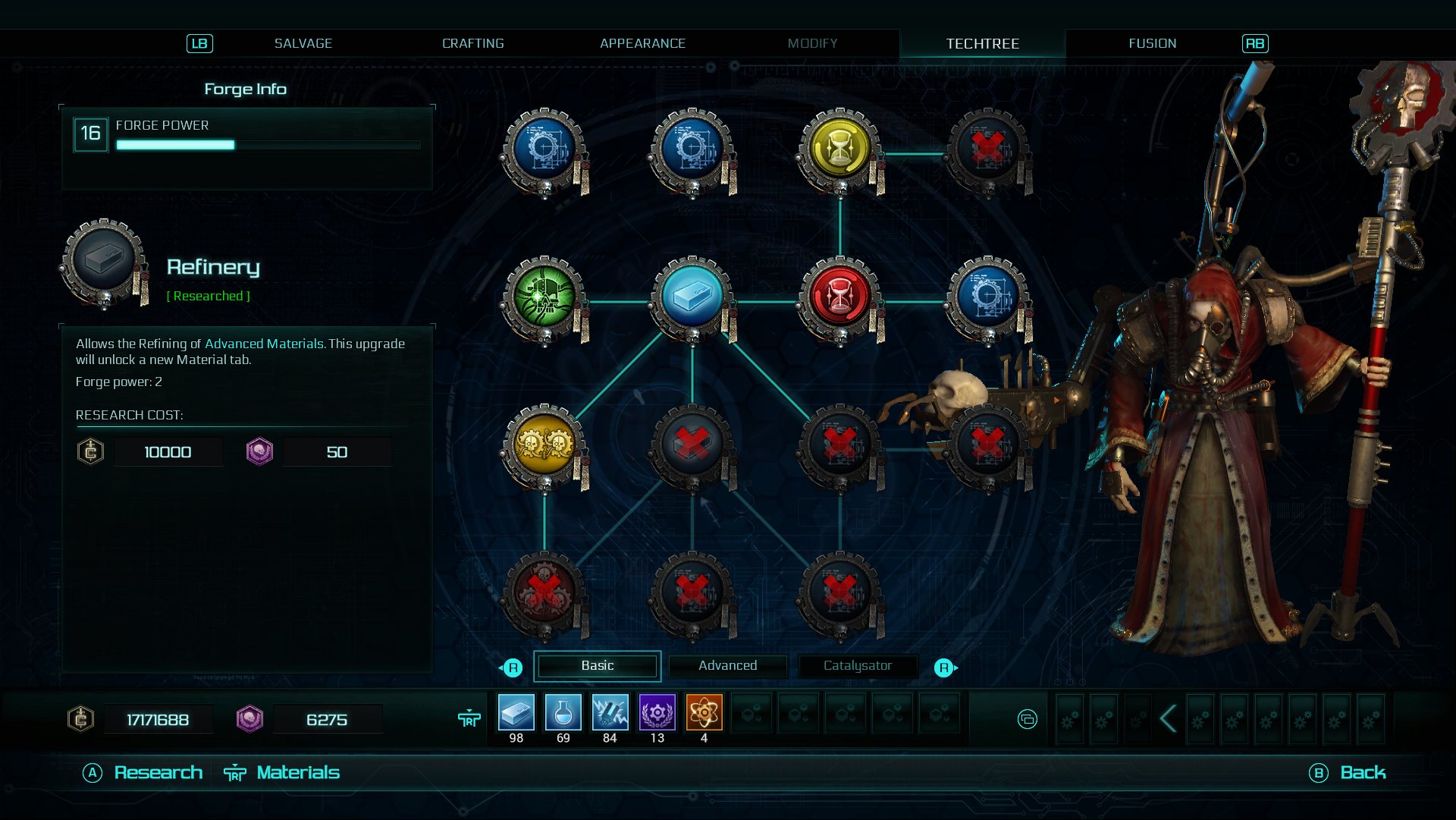Select the silver ingot material slot
The image size is (1456, 820).
tap(516, 713)
